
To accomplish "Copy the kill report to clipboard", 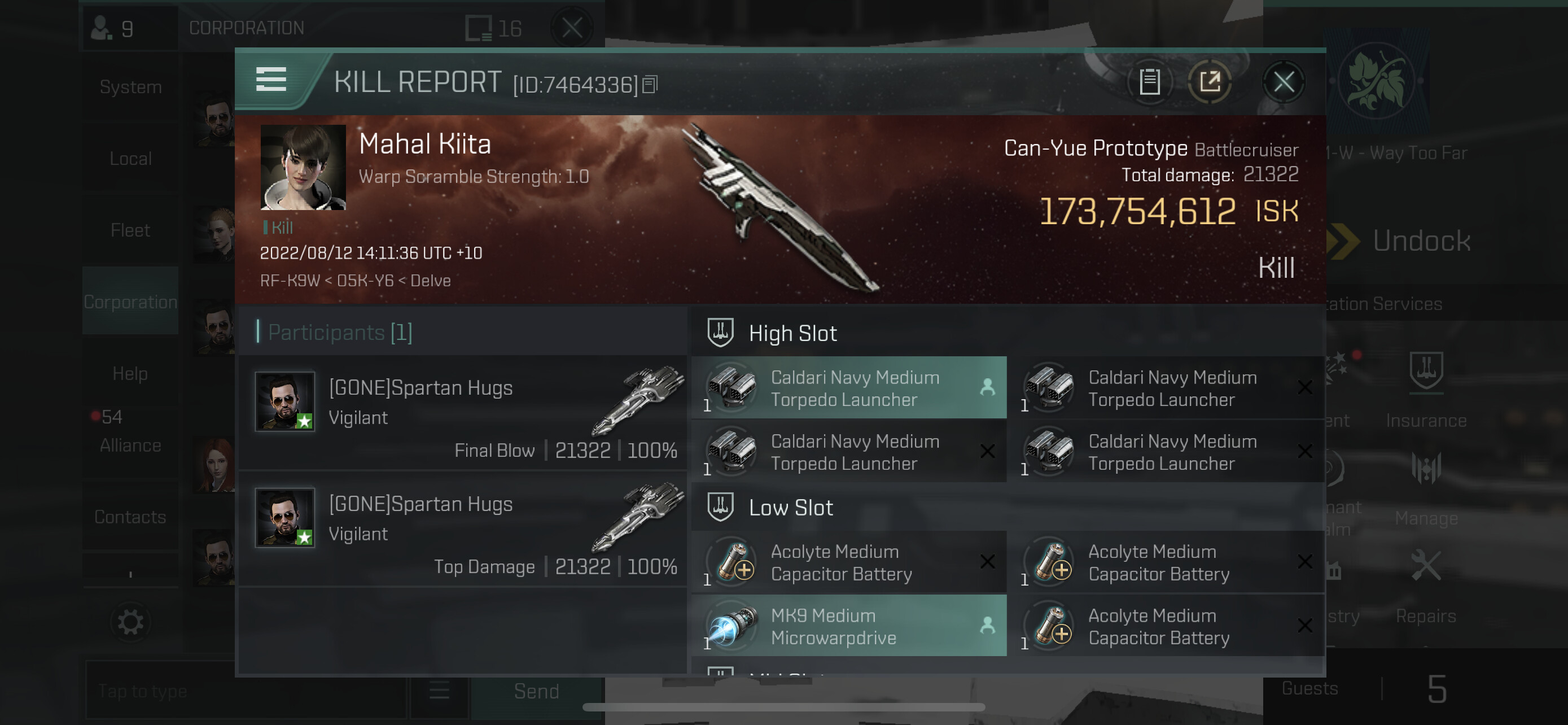I will tap(1149, 81).
